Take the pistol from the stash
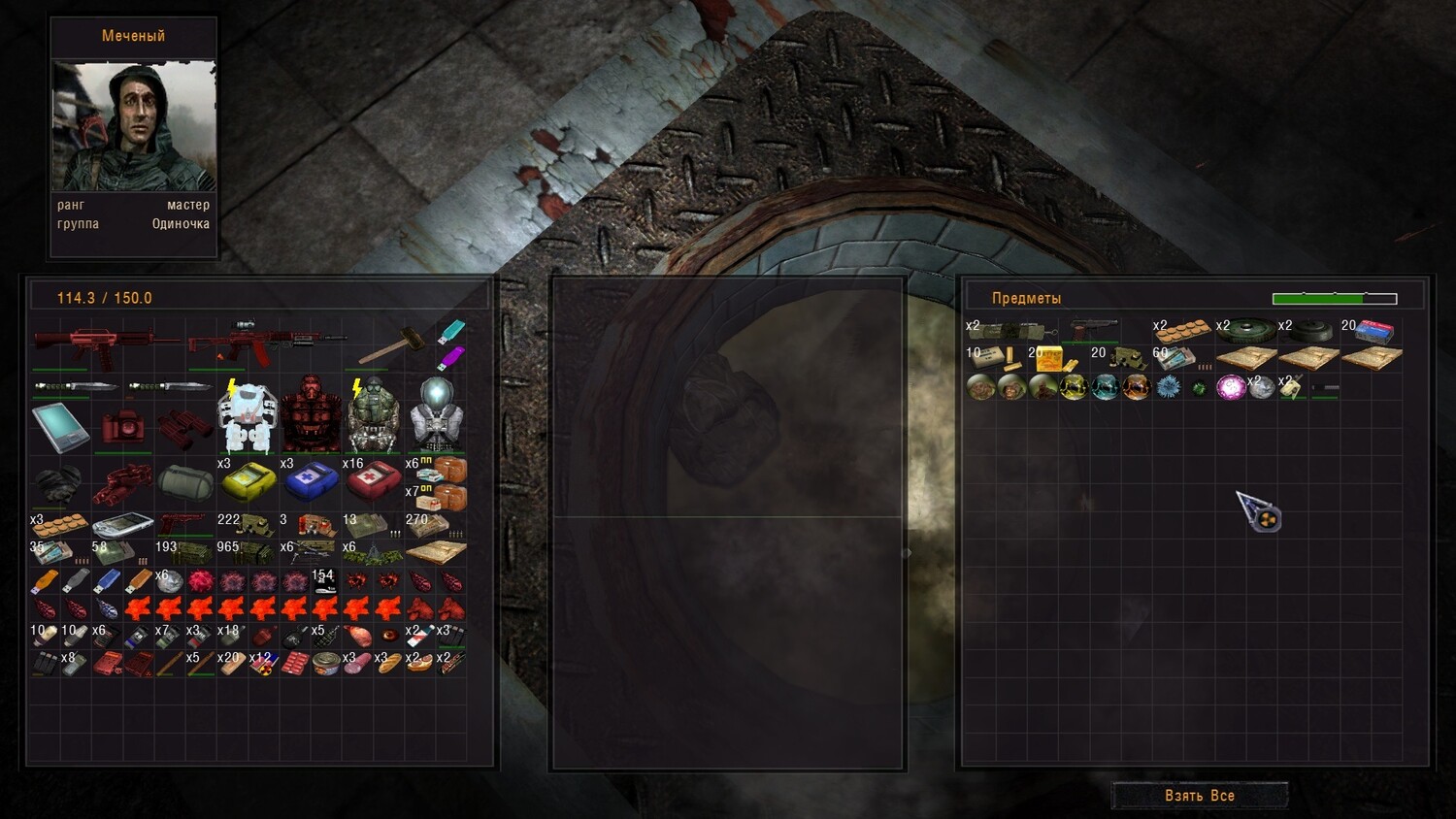1456x819 pixels. tap(1094, 330)
